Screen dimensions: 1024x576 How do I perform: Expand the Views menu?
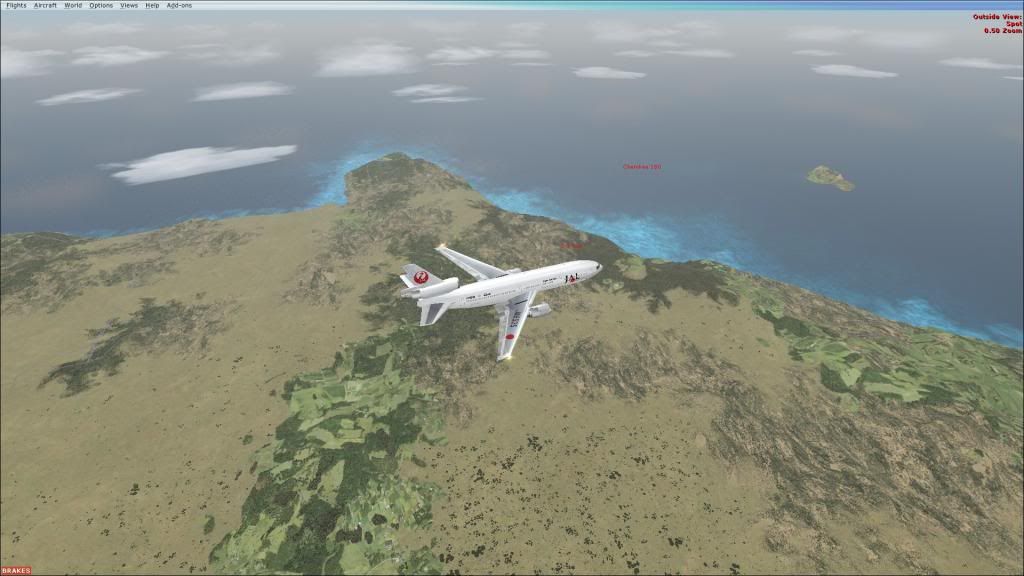(129, 5)
